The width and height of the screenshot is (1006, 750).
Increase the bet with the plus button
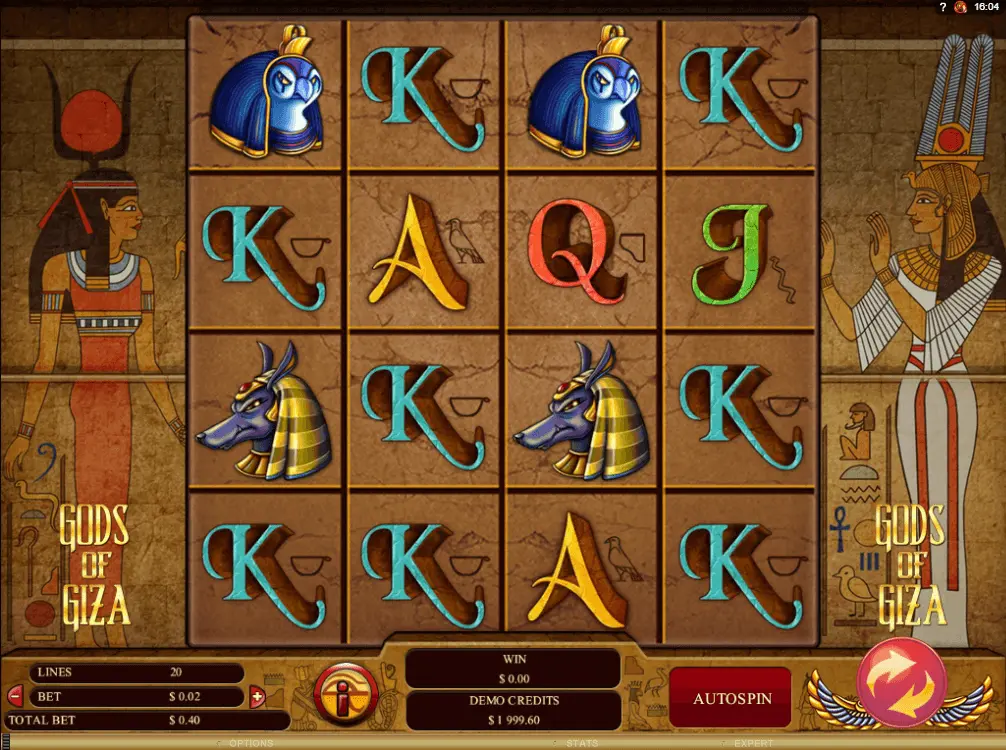tap(257, 696)
